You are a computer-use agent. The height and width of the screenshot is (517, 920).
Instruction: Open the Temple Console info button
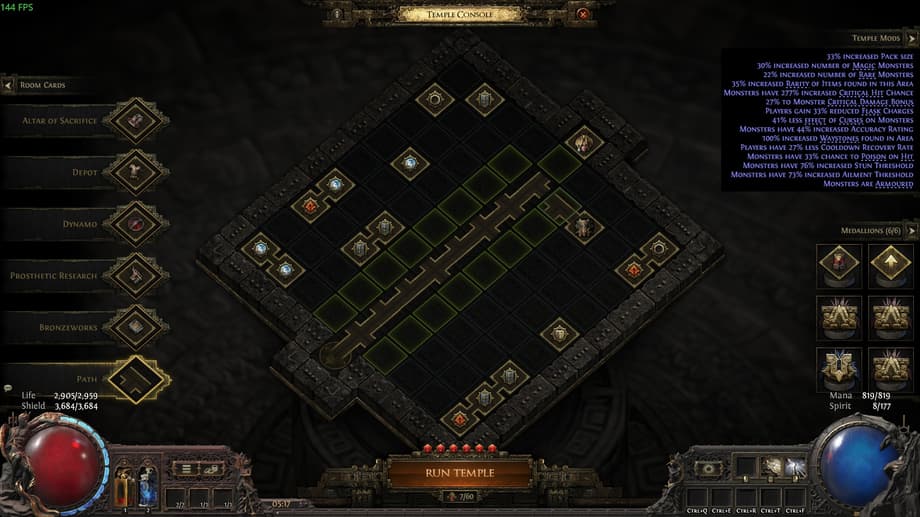[x=337, y=14]
